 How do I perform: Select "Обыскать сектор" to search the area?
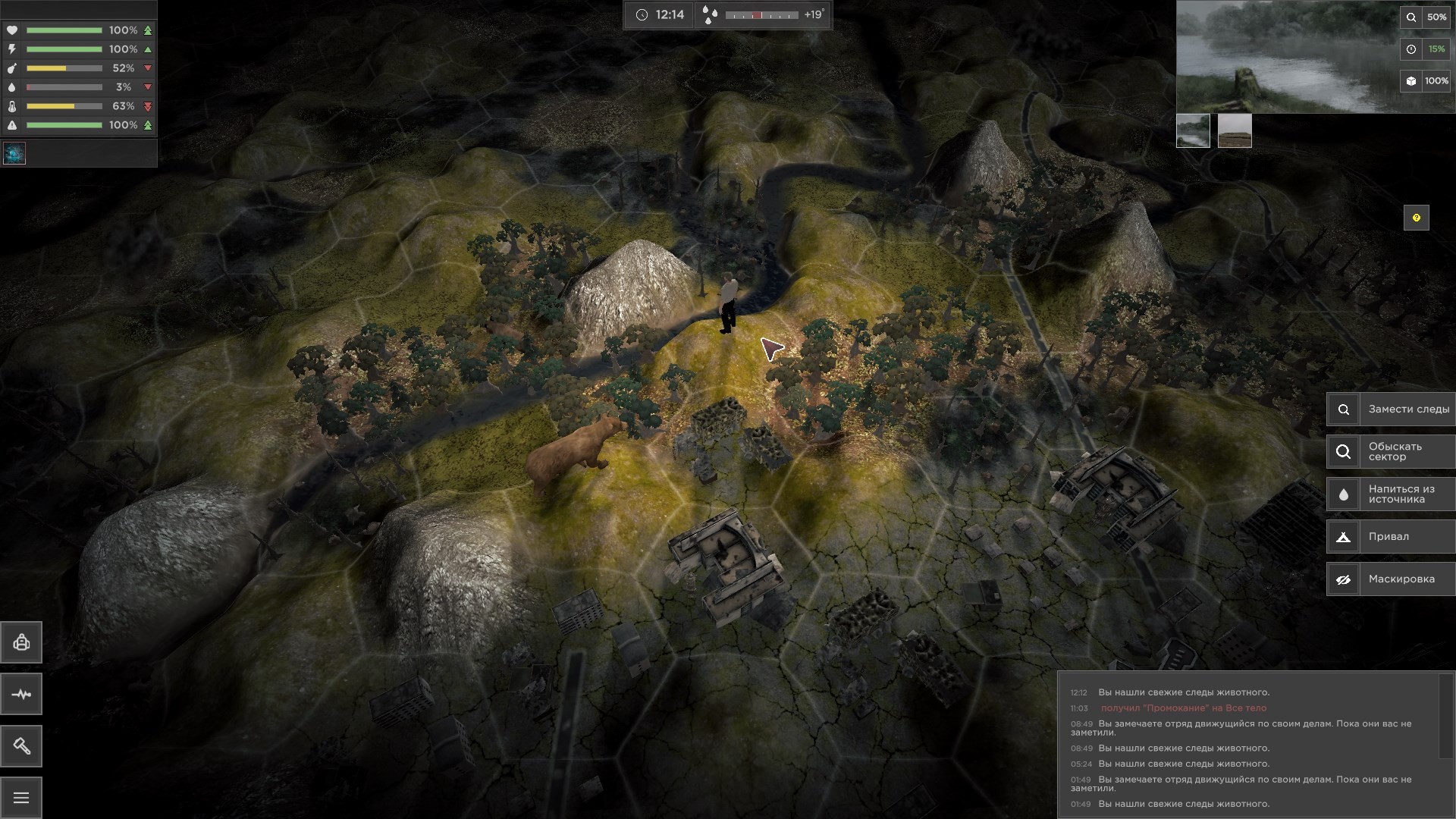click(x=1391, y=452)
